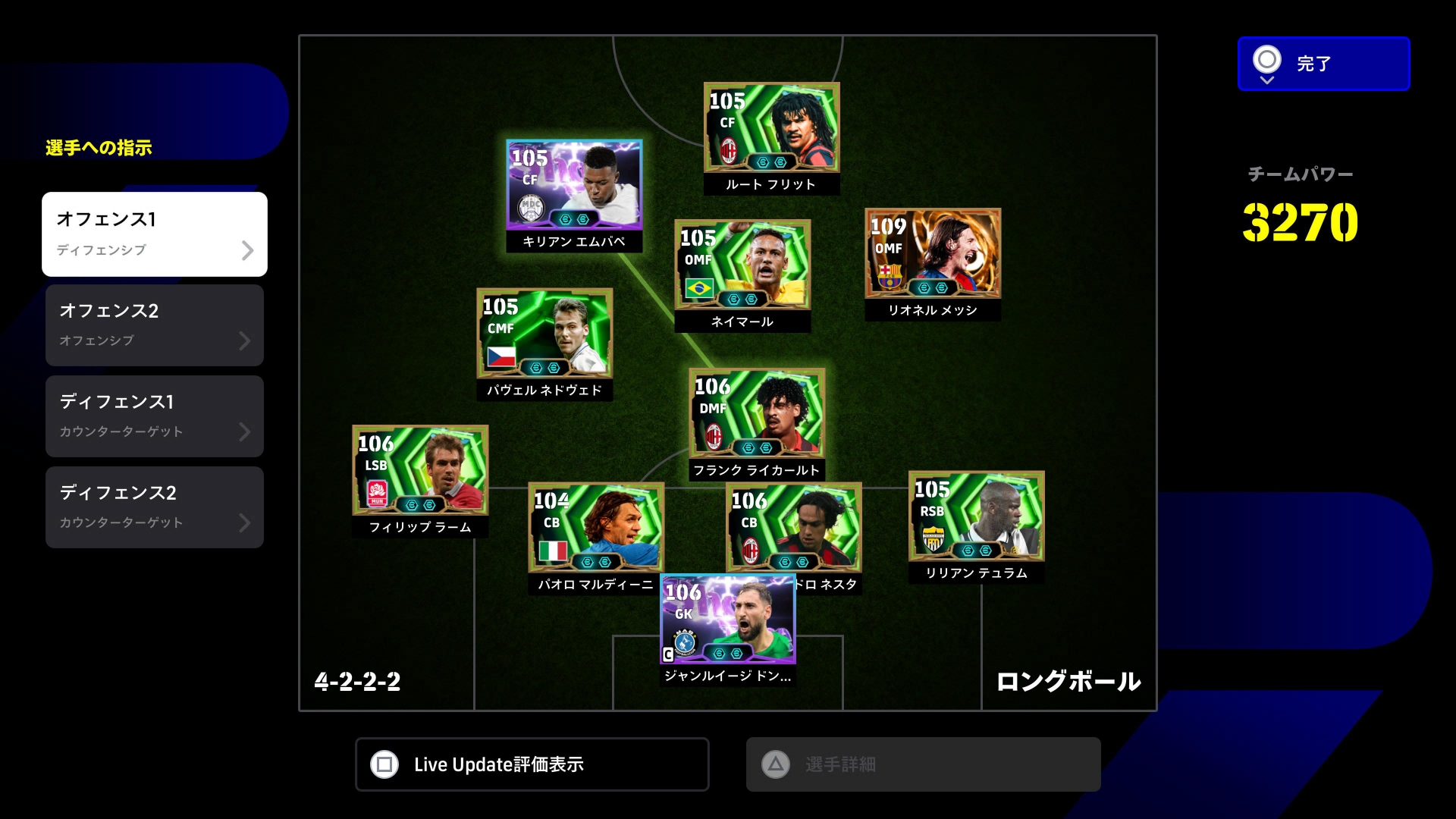Open 選手詳細 player details

click(x=923, y=764)
